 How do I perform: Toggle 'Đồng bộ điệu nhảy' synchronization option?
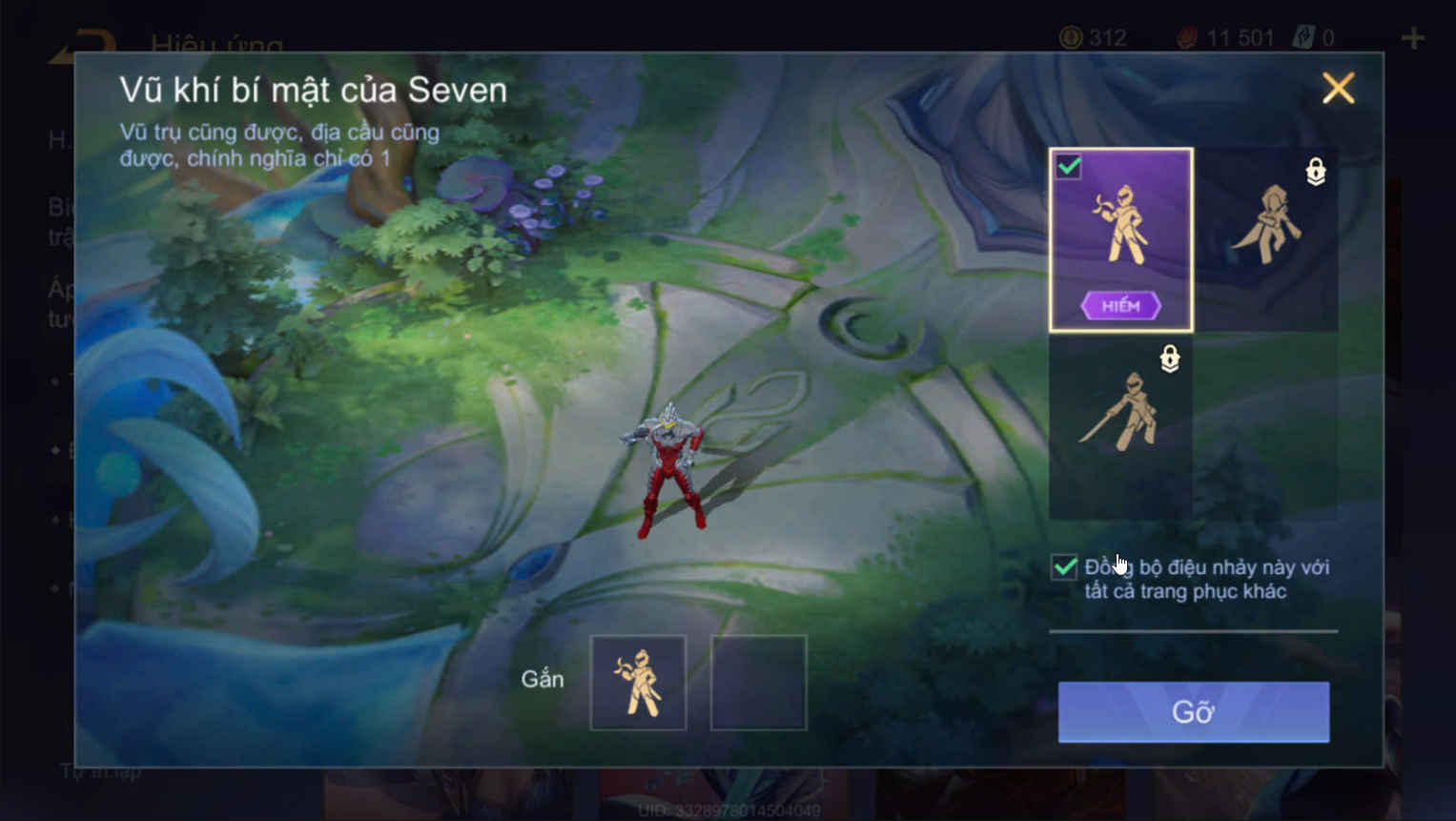tap(1065, 566)
